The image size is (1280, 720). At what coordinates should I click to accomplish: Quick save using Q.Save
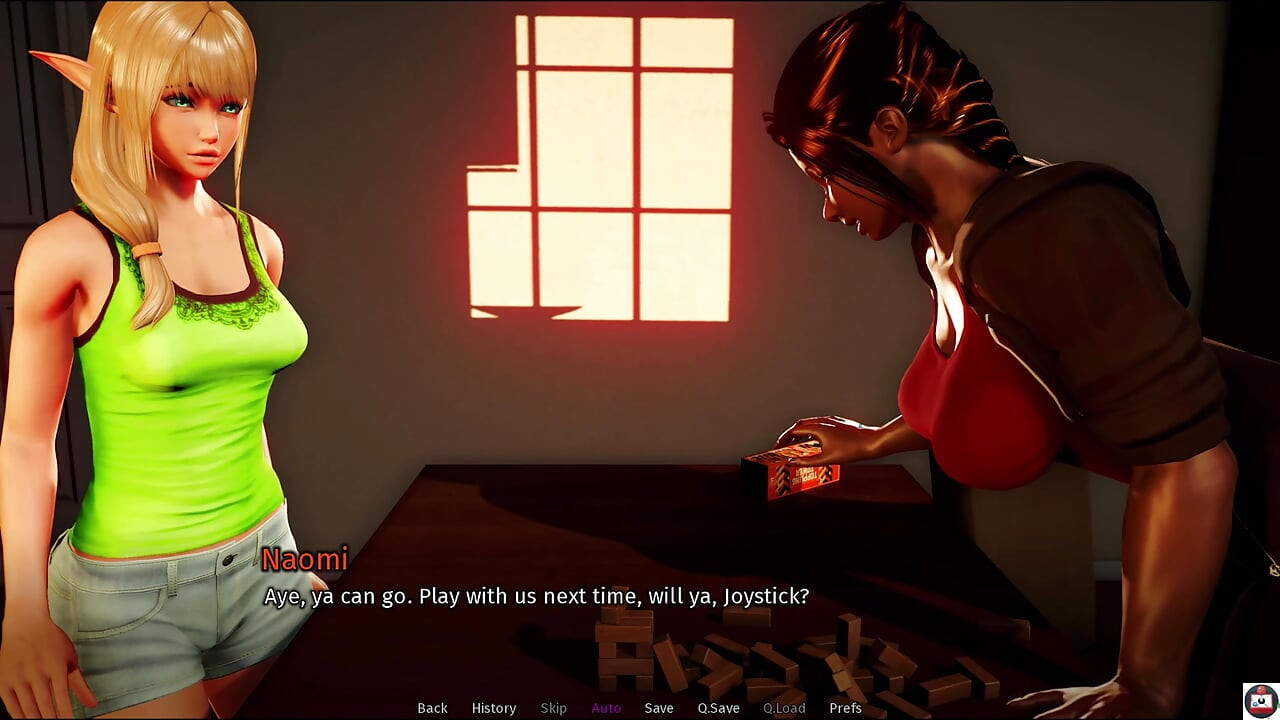[x=717, y=707]
